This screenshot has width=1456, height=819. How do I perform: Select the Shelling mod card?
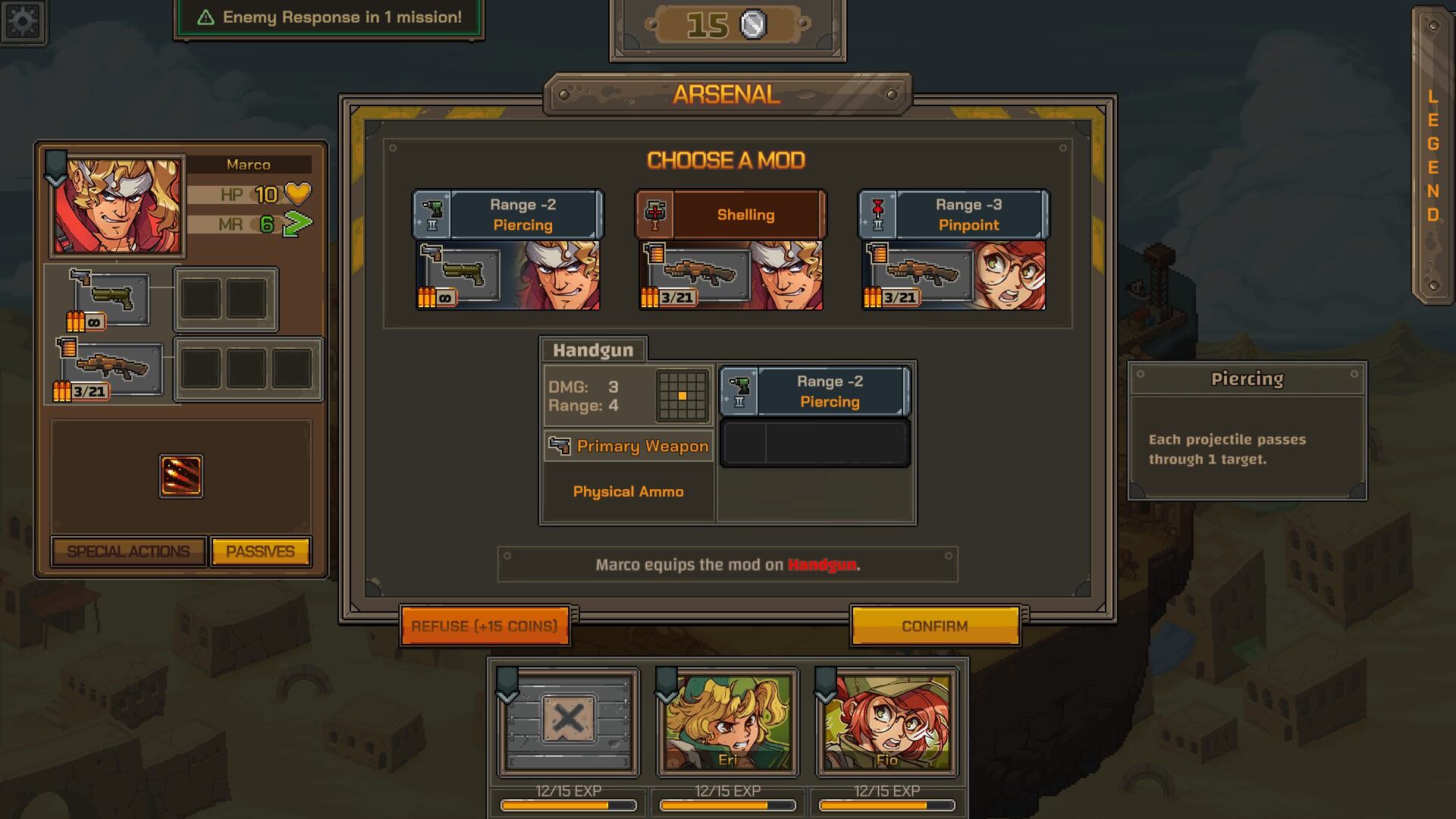click(x=730, y=249)
